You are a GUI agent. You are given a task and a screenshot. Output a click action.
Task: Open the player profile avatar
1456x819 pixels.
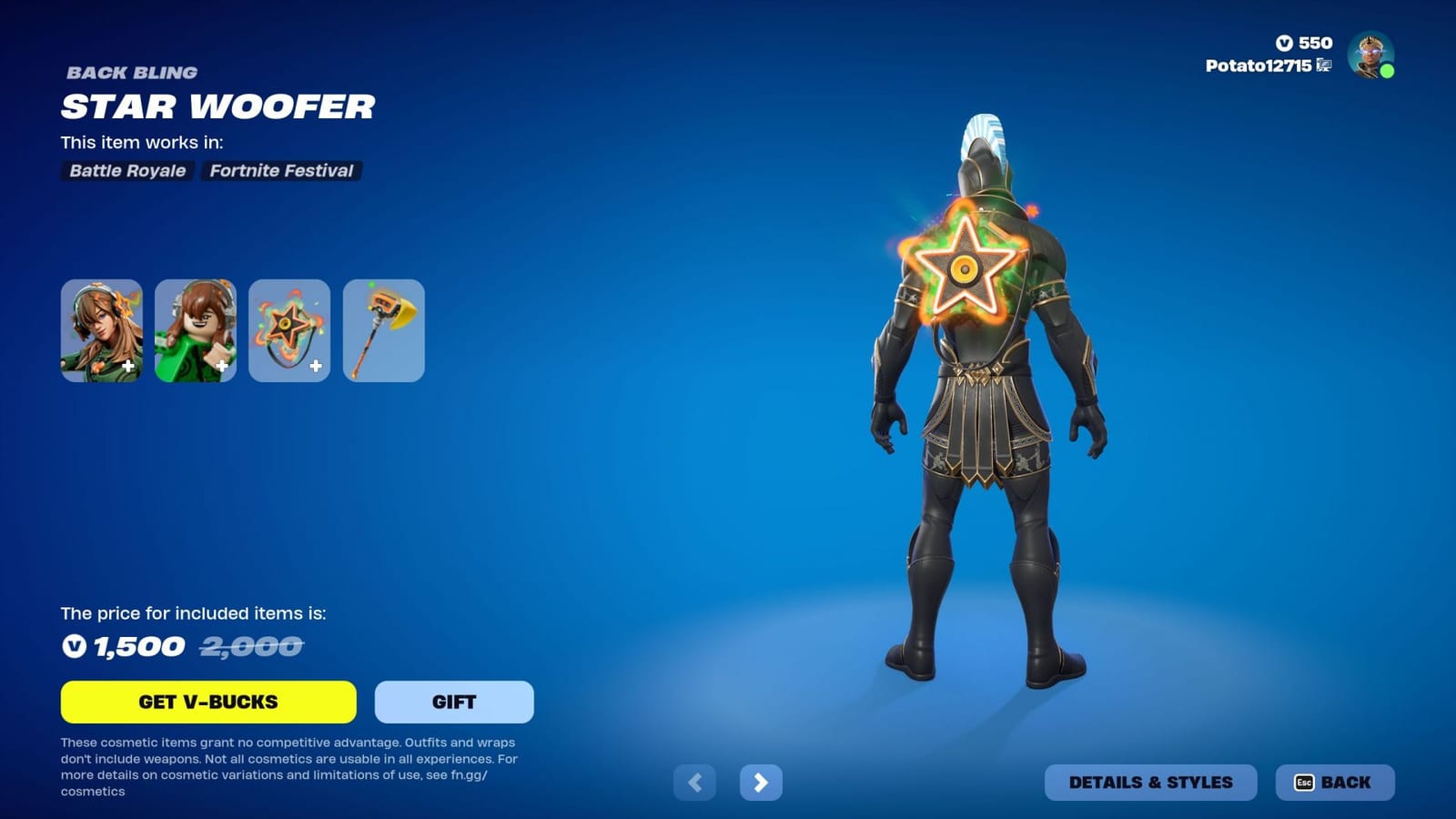pos(1371,58)
